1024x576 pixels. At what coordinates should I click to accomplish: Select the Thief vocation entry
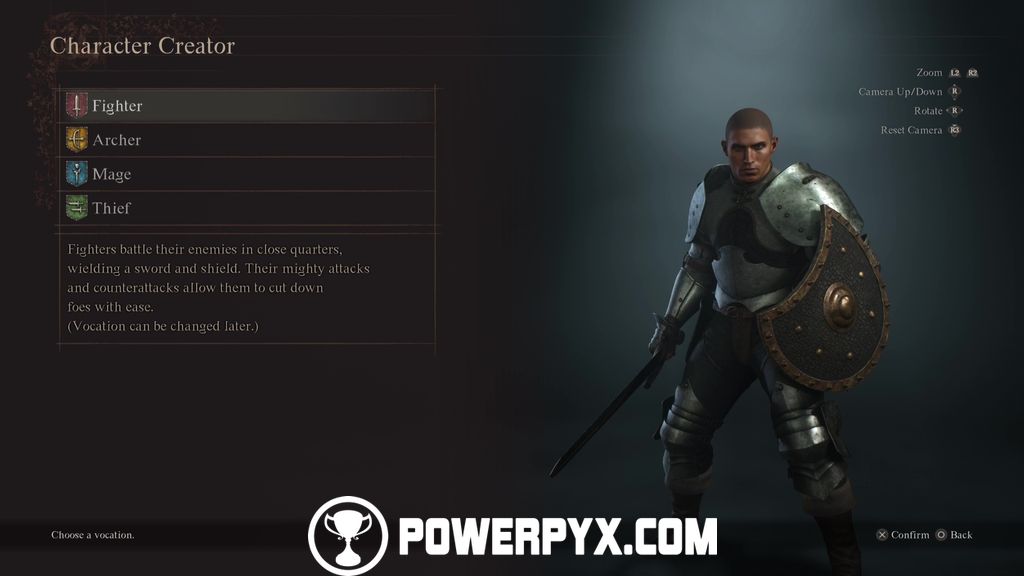tap(111, 208)
